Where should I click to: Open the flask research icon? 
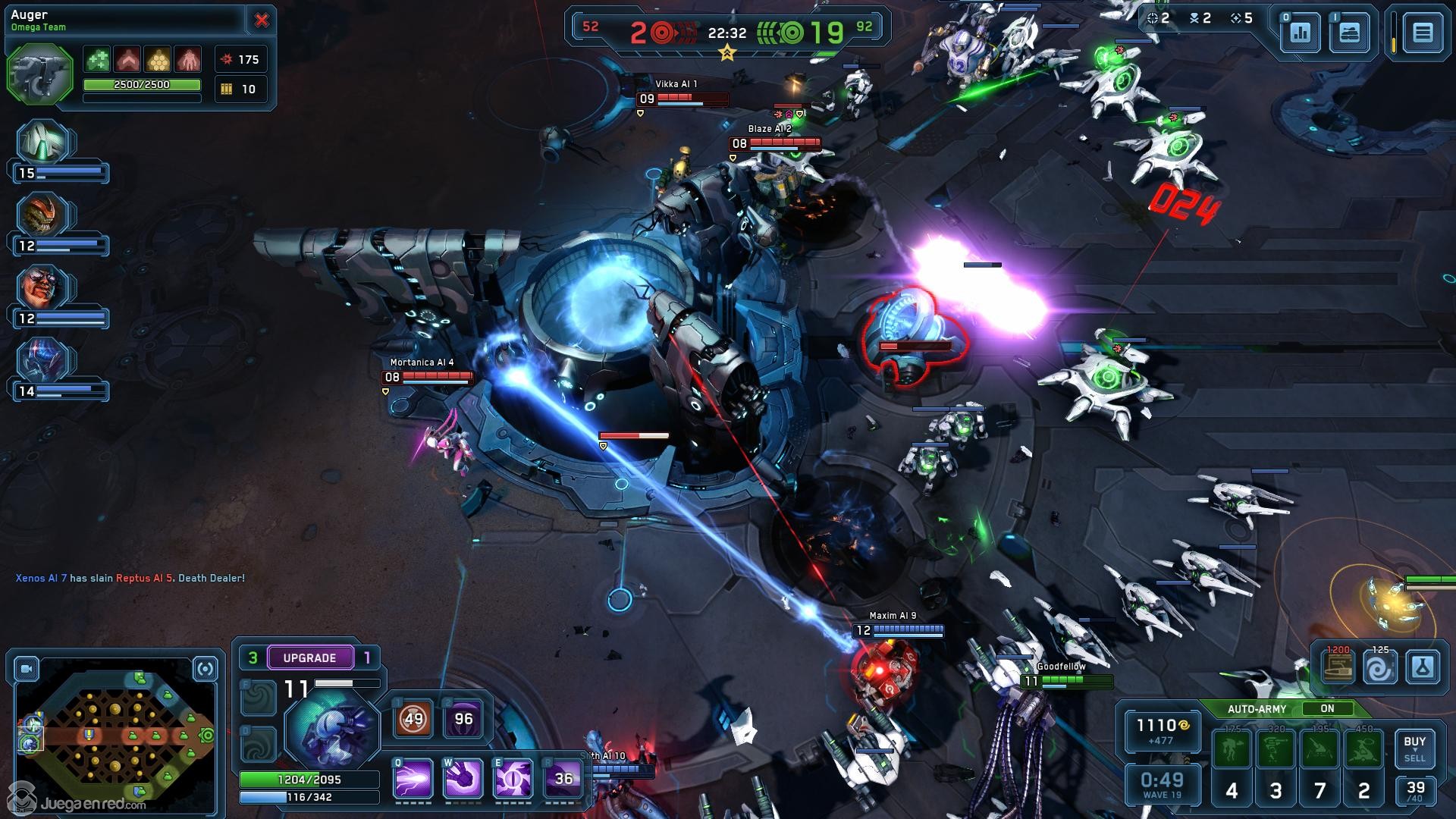click(x=1422, y=668)
